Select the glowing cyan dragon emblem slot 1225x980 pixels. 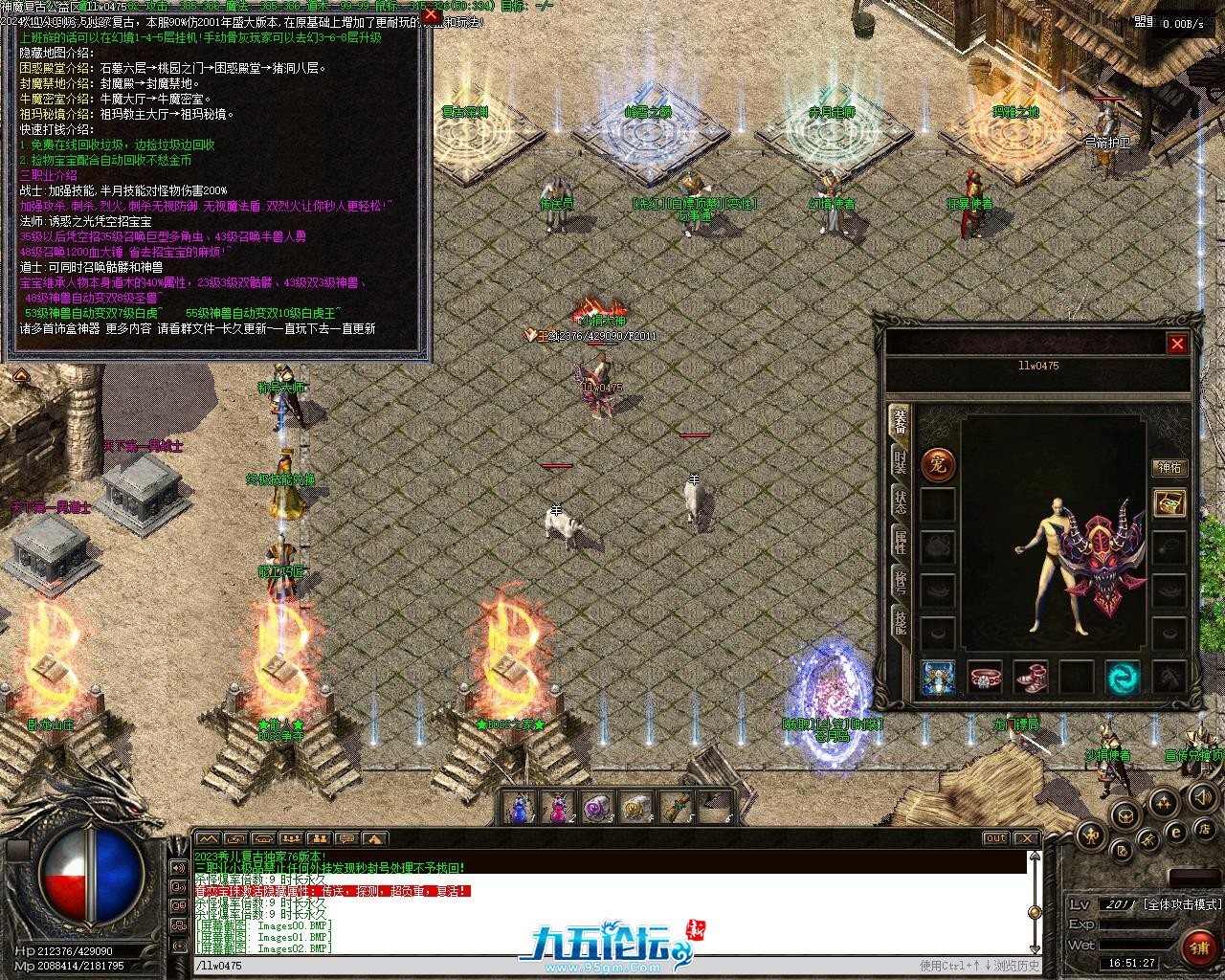click(x=1123, y=678)
